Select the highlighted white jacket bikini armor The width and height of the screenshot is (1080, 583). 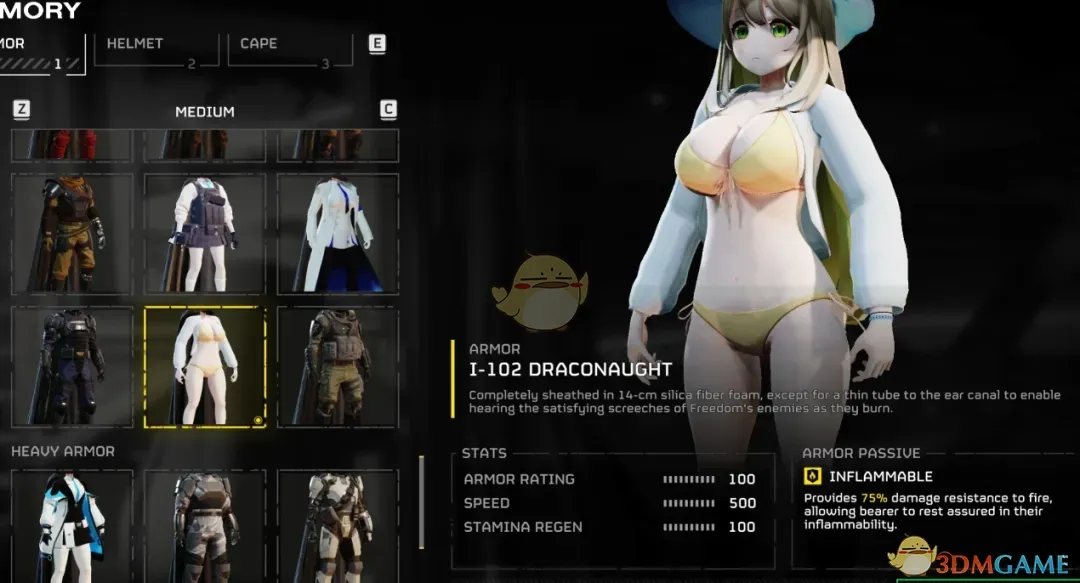(205, 367)
